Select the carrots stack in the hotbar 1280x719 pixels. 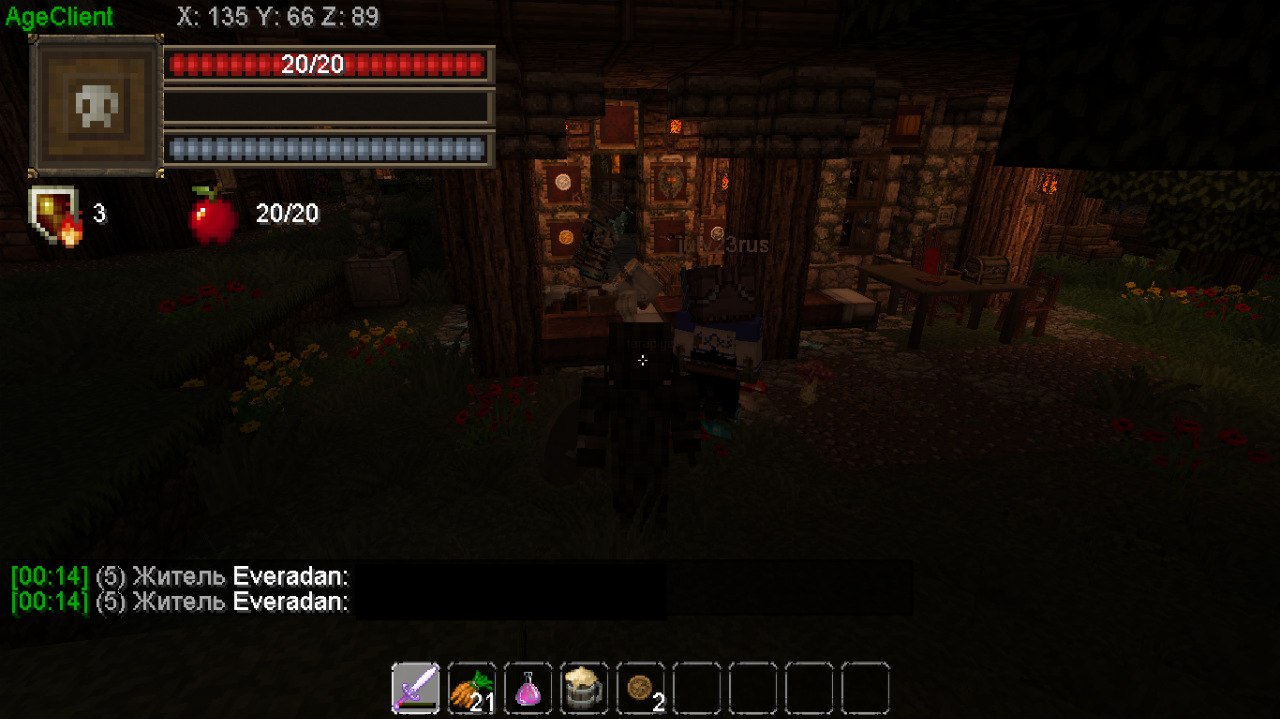click(x=471, y=688)
